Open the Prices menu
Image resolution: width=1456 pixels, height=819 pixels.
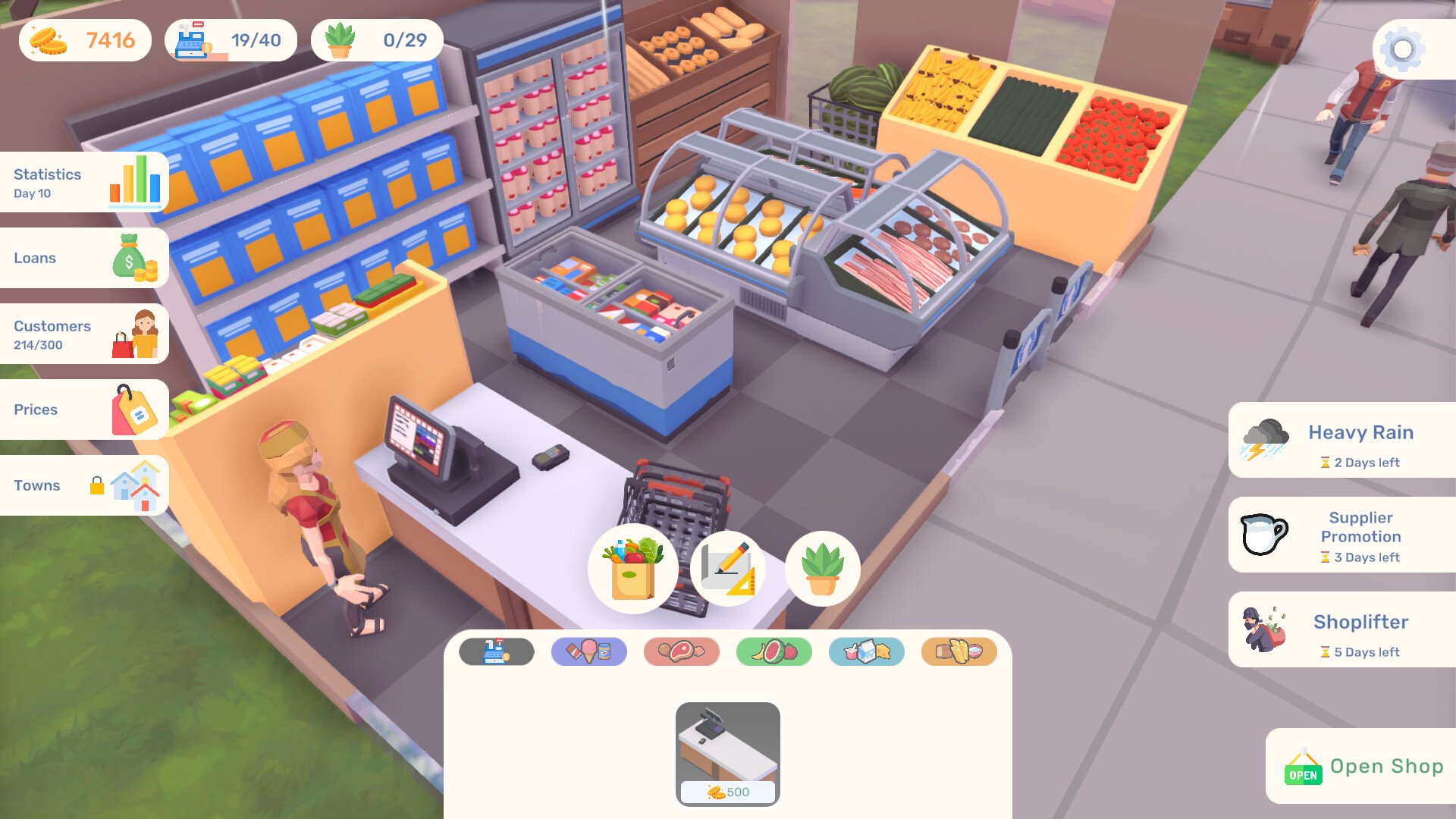[x=83, y=409]
